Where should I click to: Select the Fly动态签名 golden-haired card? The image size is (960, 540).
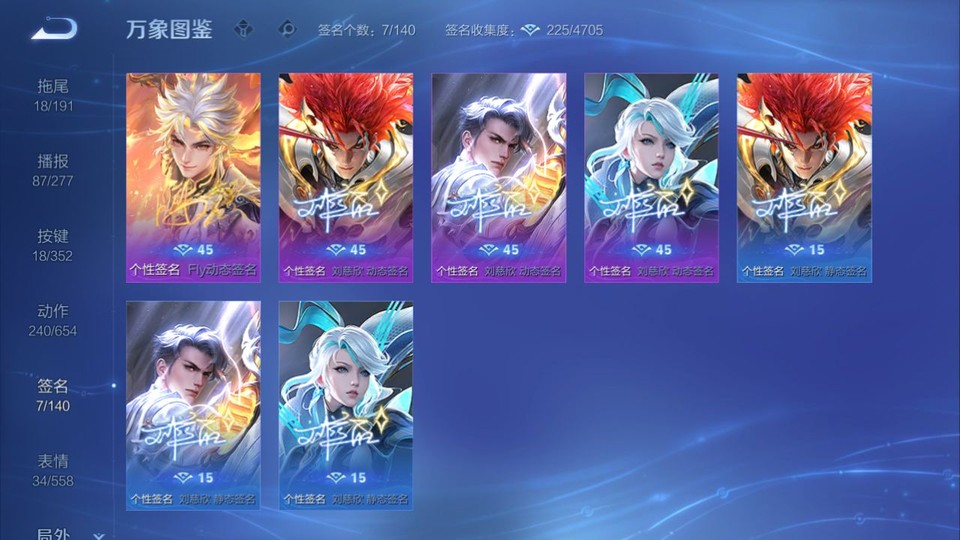click(193, 177)
